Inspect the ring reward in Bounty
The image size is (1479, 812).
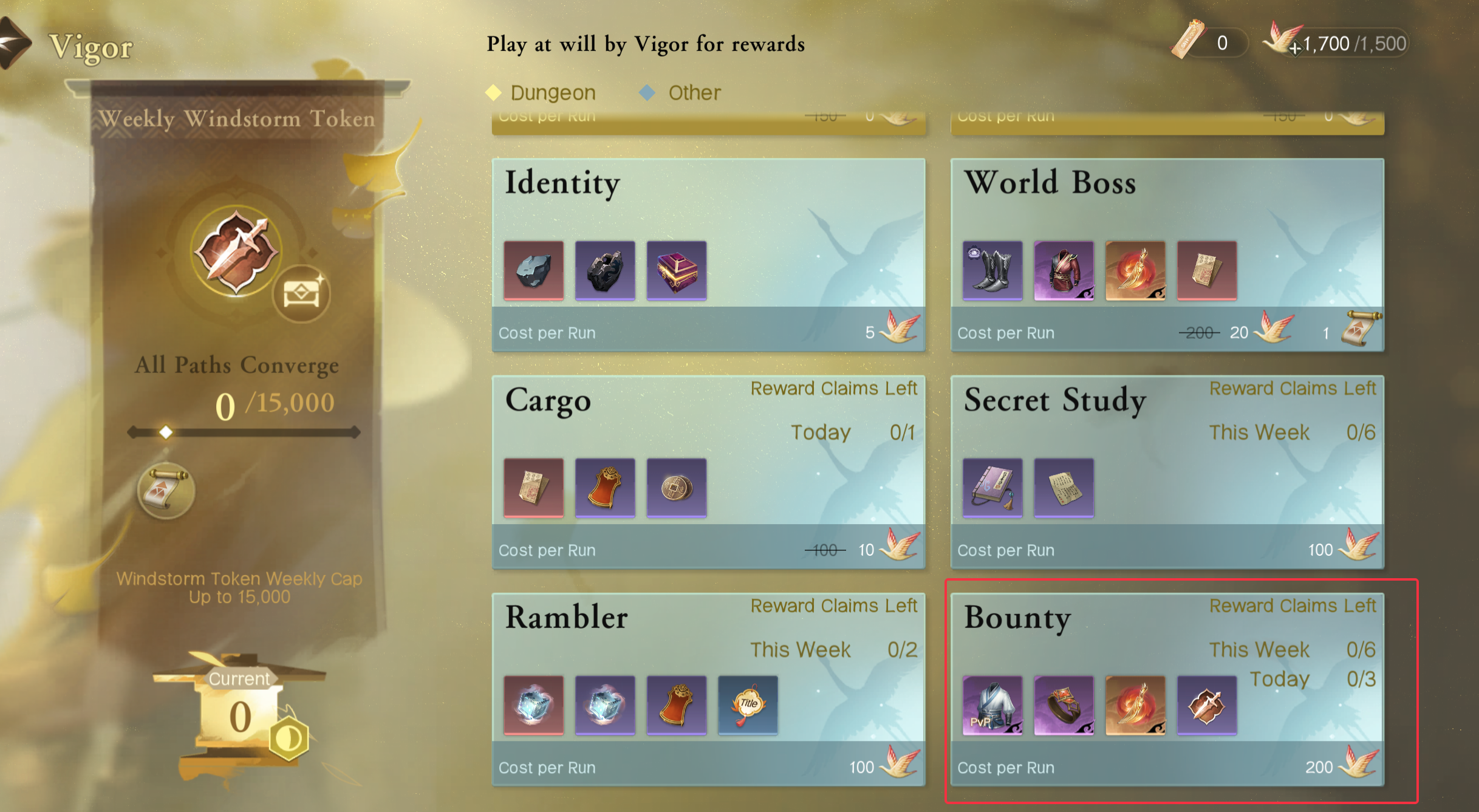pyautogui.click(x=1064, y=706)
